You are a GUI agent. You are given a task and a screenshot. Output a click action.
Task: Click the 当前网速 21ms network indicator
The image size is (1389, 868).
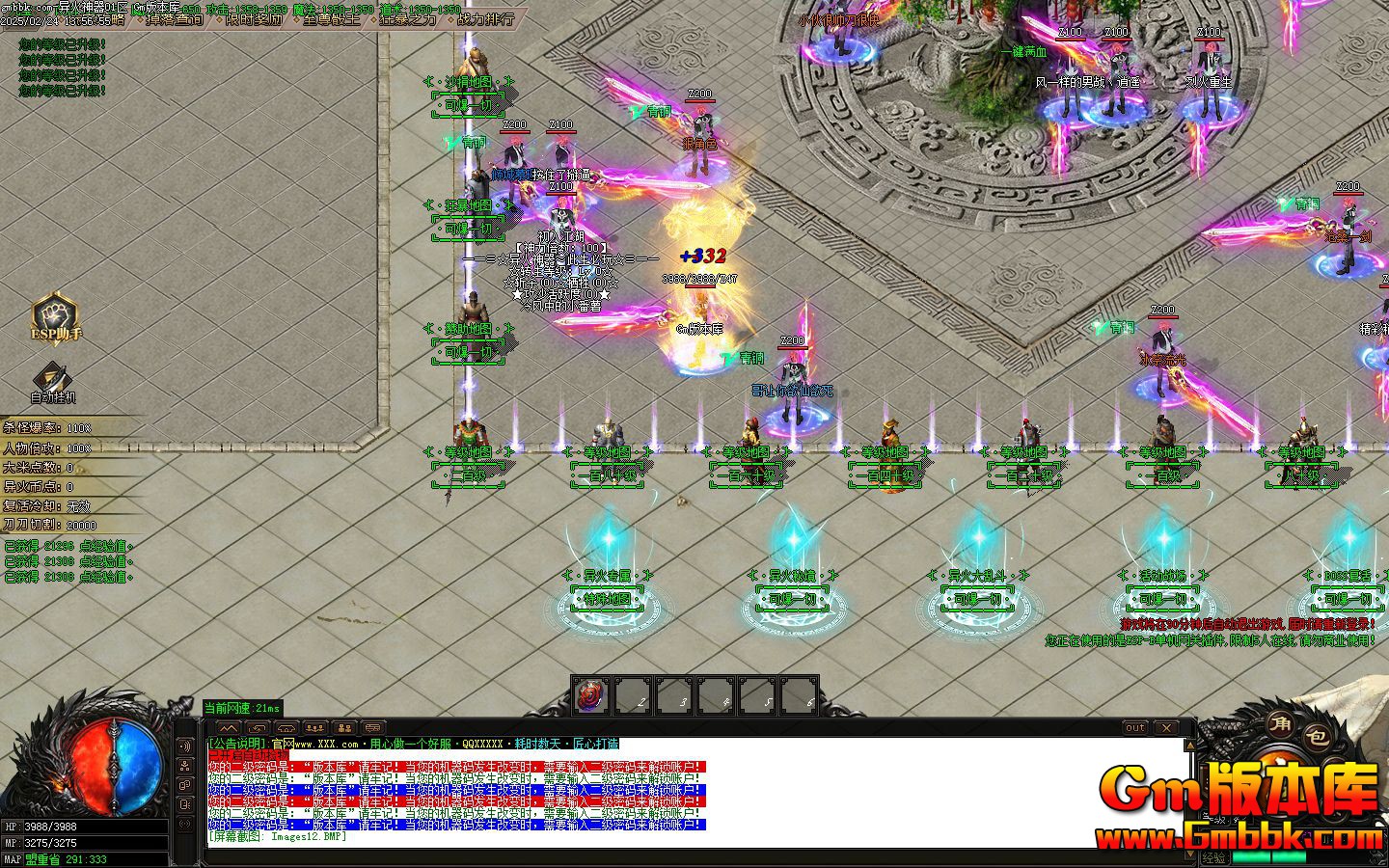point(241,707)
